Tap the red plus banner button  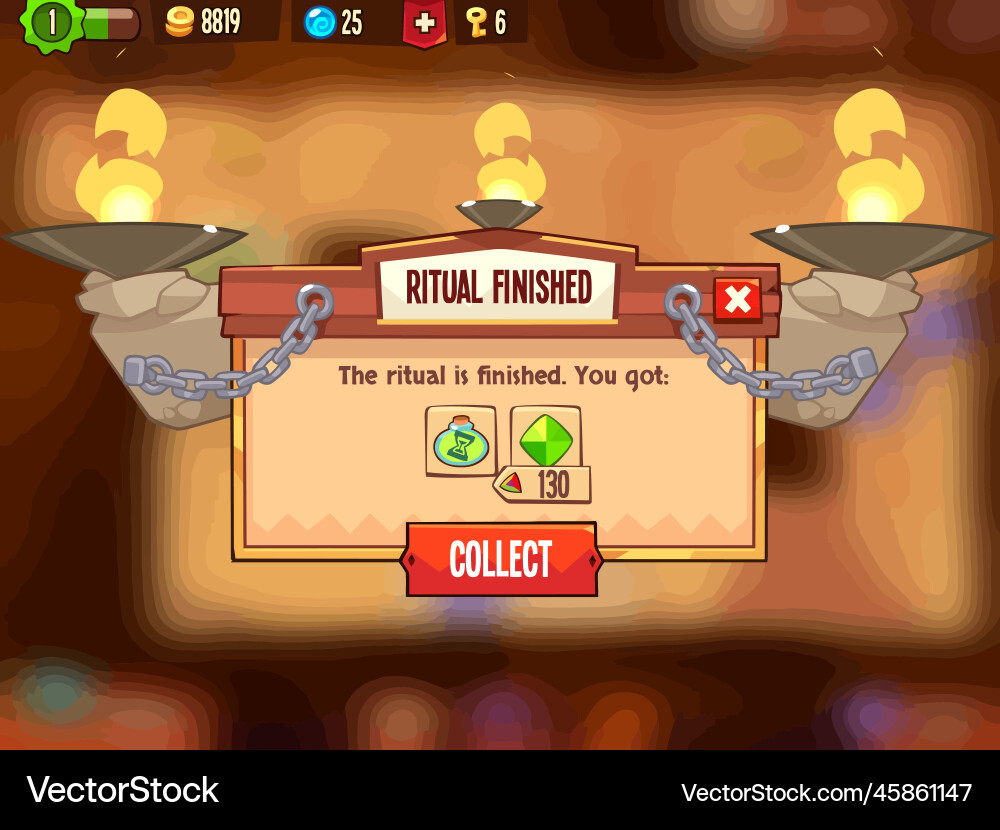[x=425, y=23]
